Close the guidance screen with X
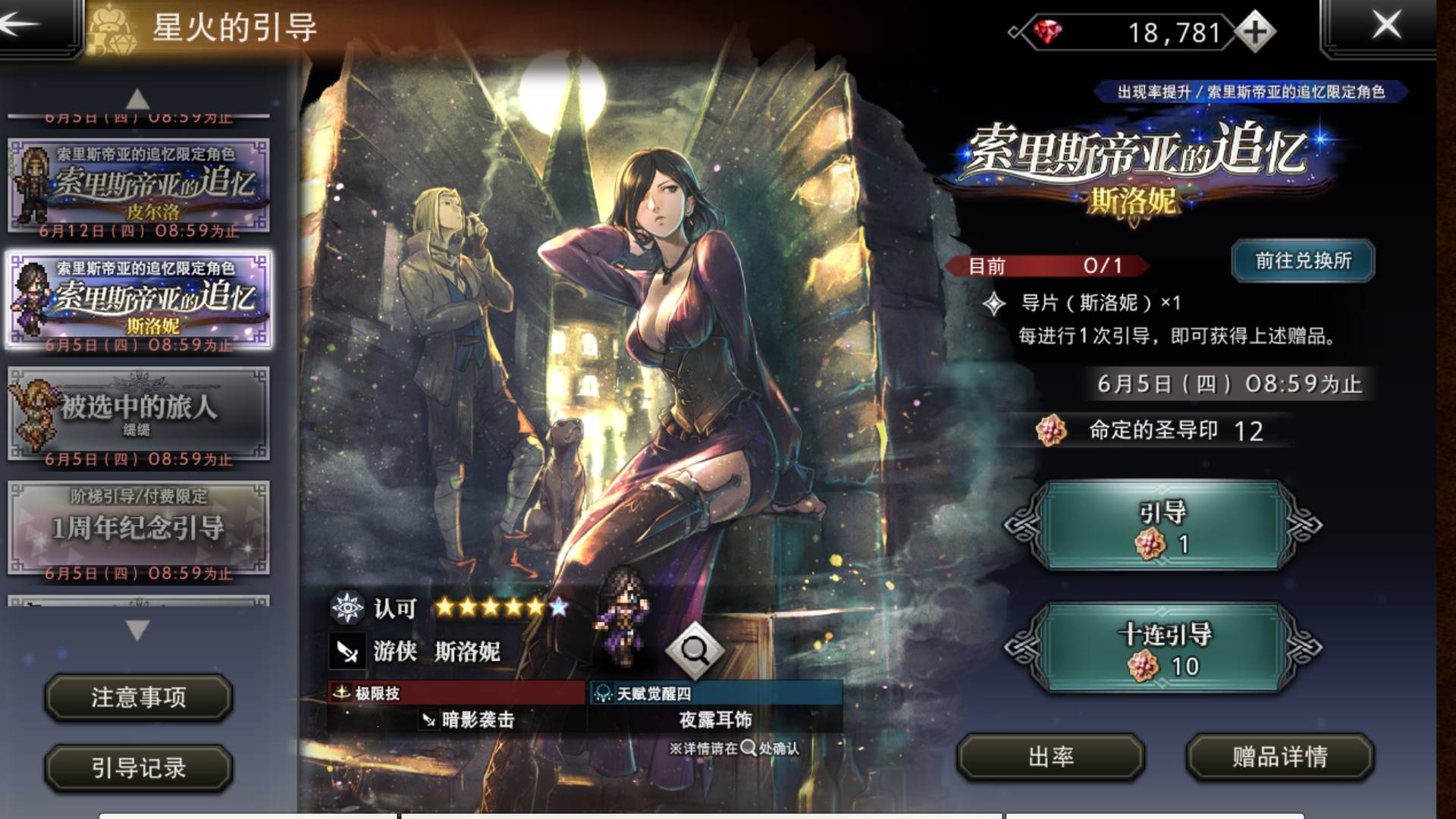The width and height of the screenshot is (1456, 819). (1386, 26)
